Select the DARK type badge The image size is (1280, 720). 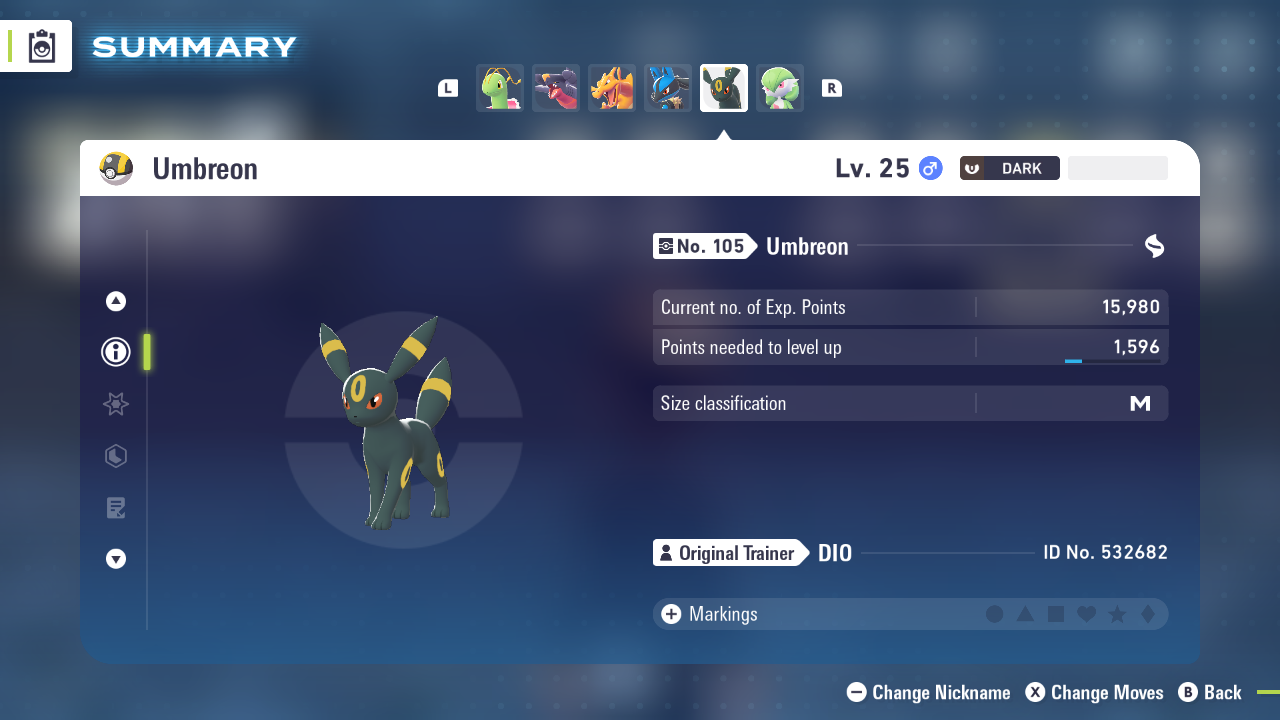pyautogui.click(x=1009, y=168)
